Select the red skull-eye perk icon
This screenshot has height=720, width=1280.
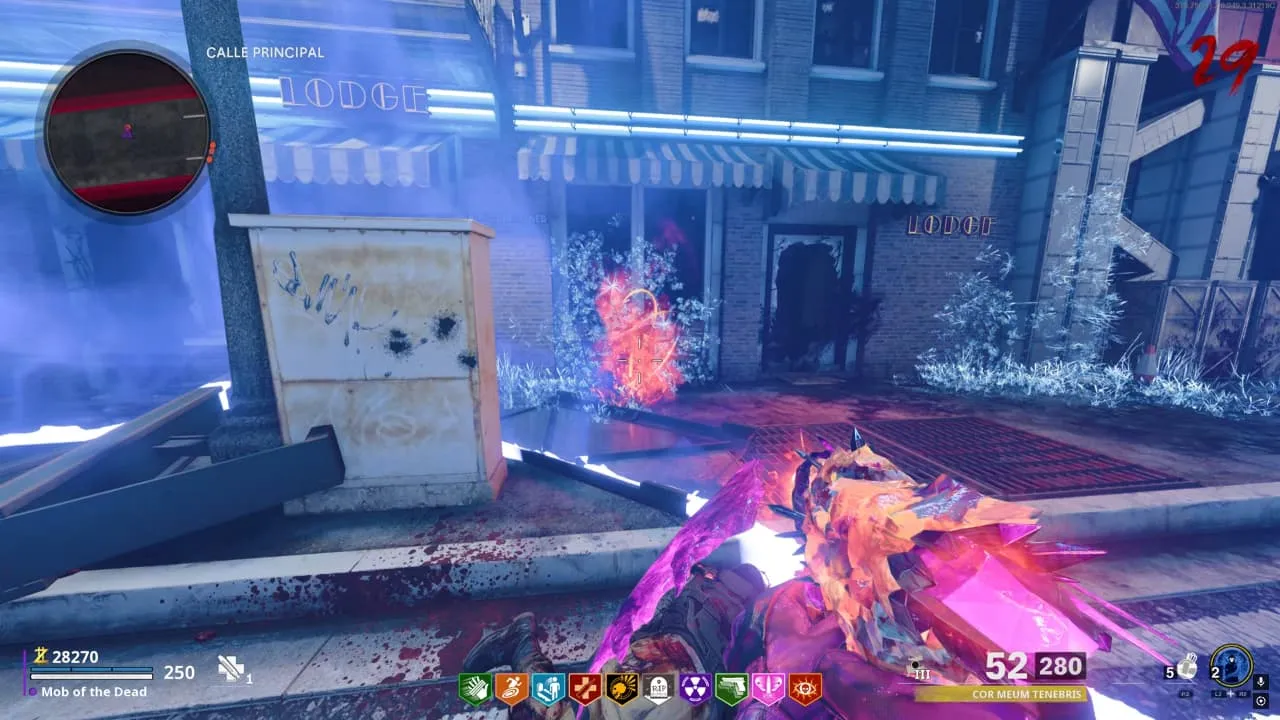(x=805, y=688)
